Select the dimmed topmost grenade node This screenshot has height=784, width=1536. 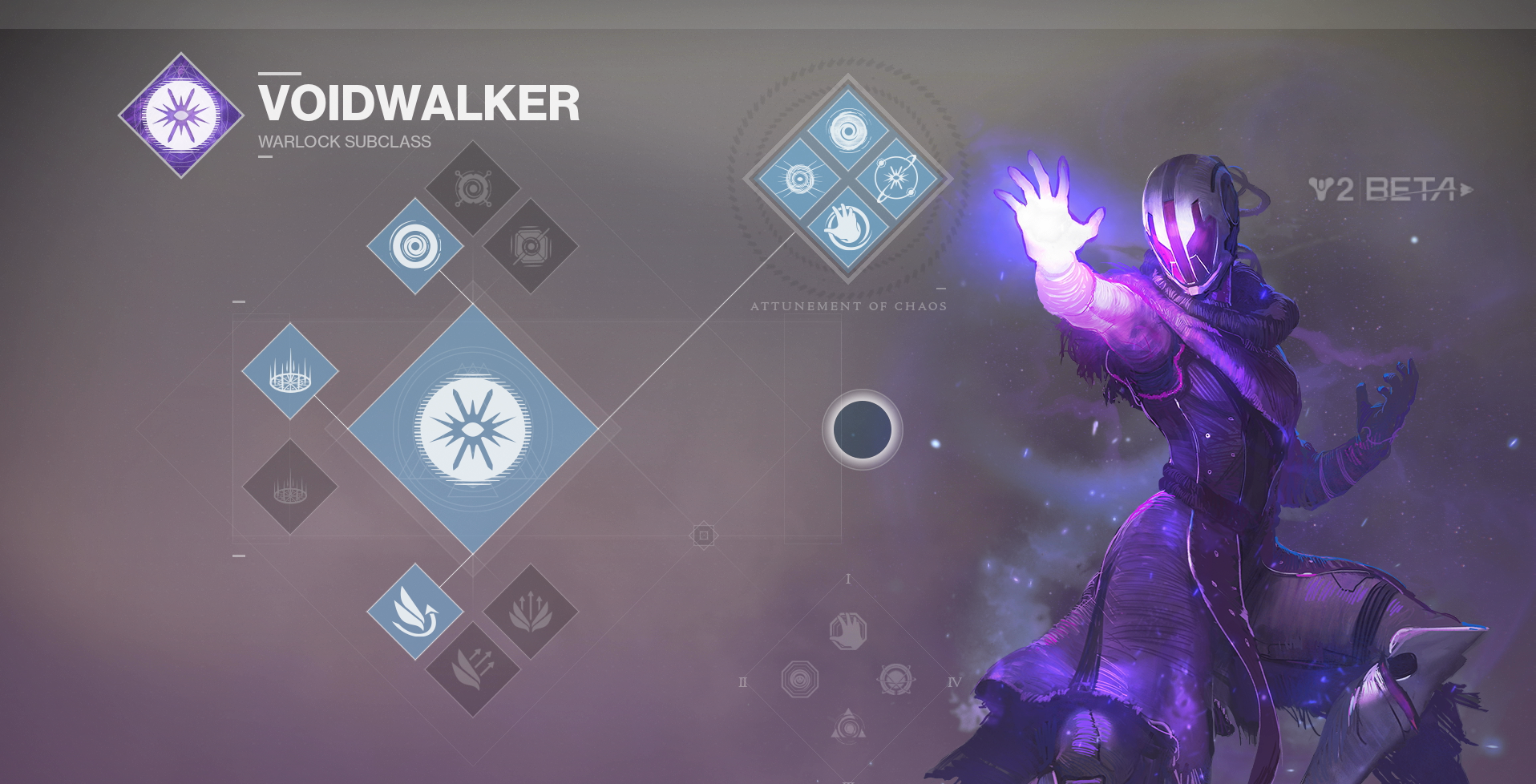click(473, 188)
